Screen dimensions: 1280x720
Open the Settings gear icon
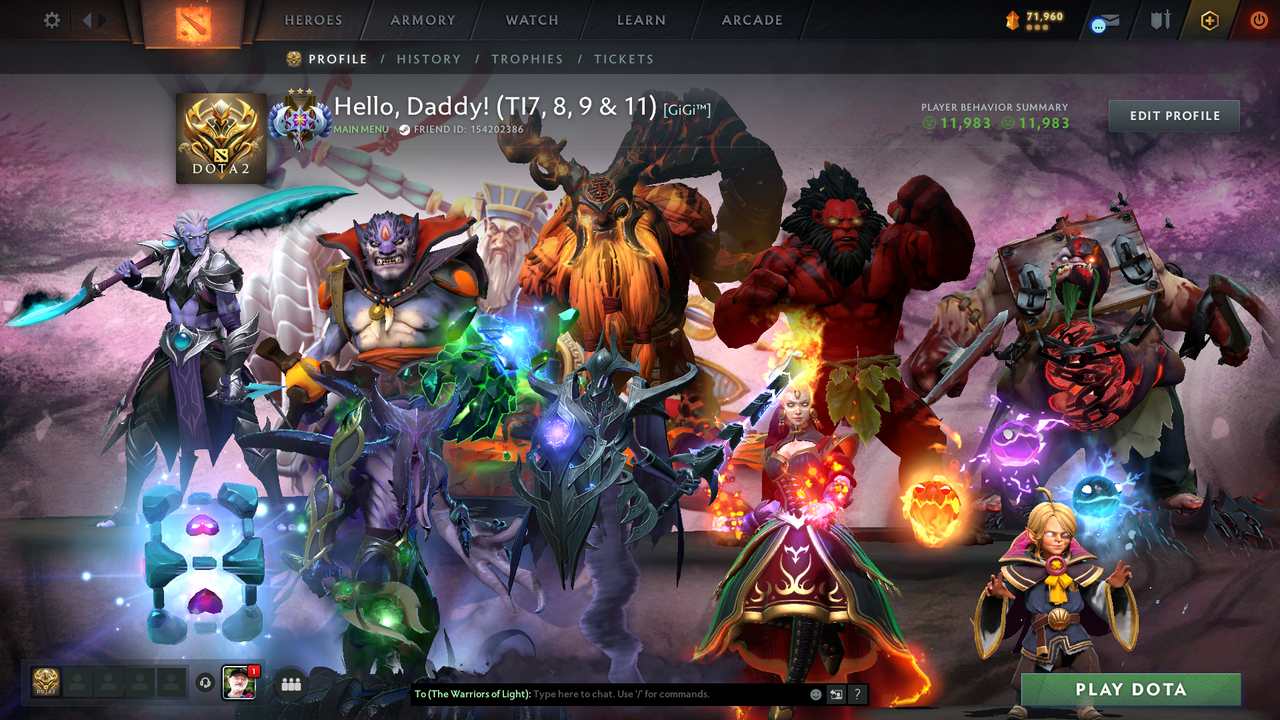coord(51,19)
